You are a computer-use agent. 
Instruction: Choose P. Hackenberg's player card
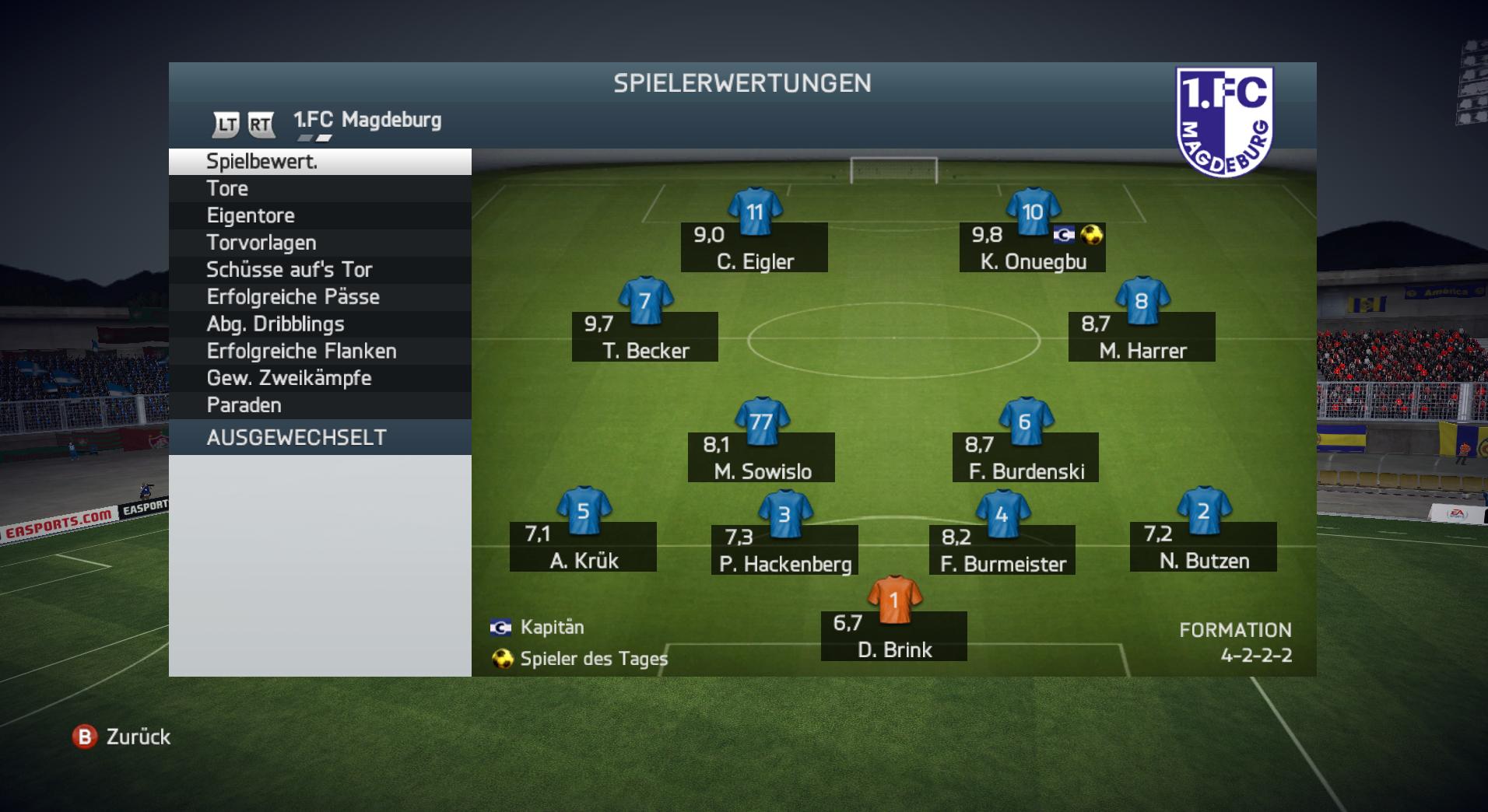click(784, 549)
